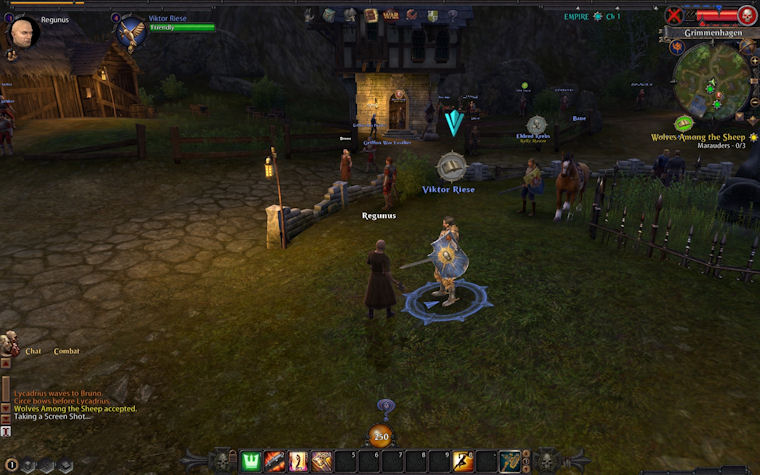Switch to the Combat chat tab

pos(66,351)
